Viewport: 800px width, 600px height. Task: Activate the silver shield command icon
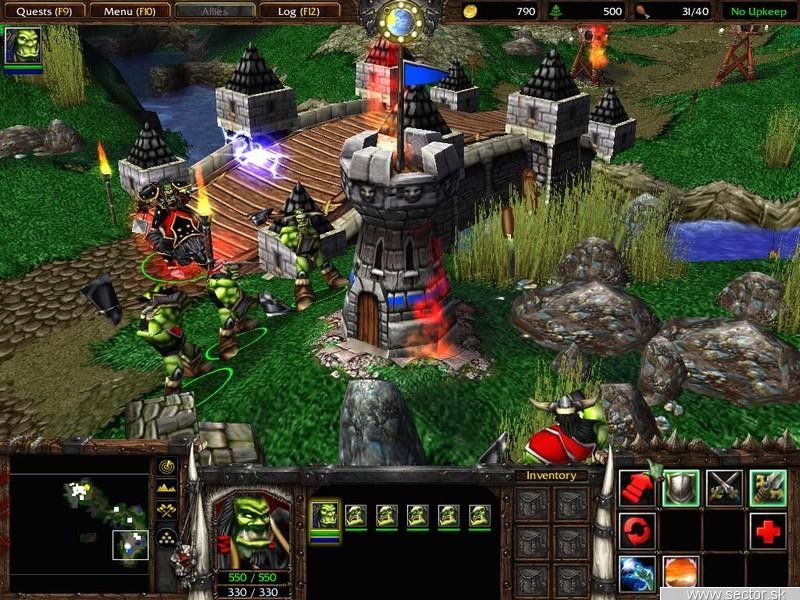pos(681,487)
